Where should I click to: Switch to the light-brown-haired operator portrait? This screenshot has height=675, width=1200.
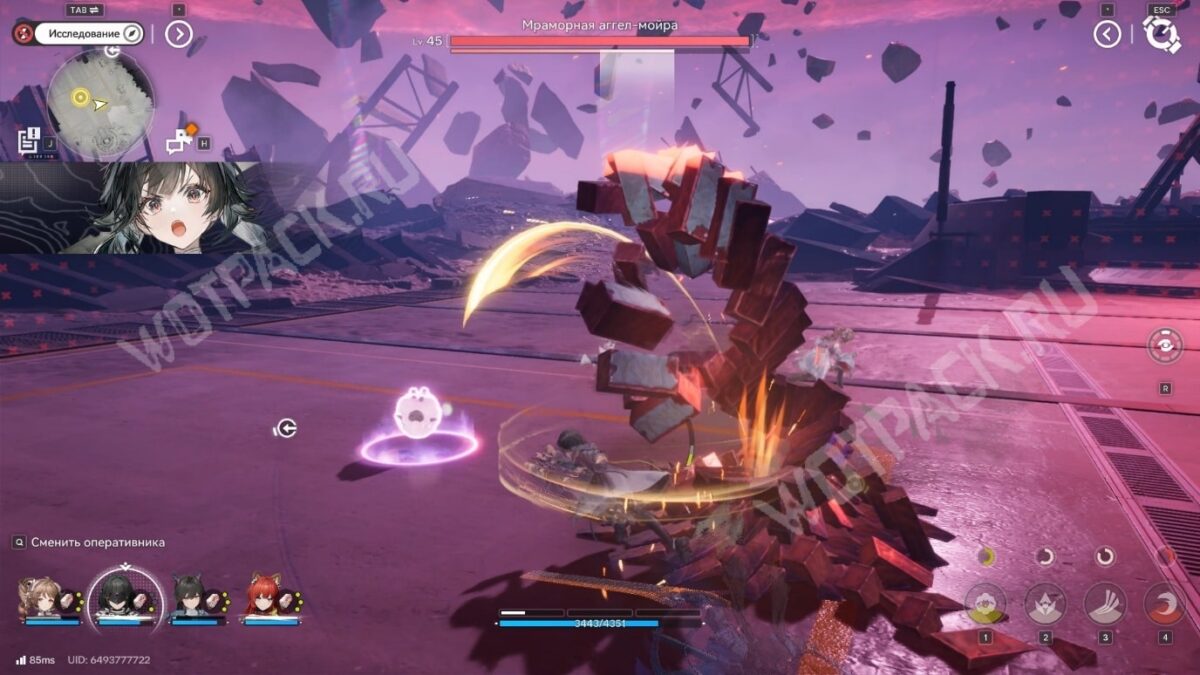click(40, 598)
